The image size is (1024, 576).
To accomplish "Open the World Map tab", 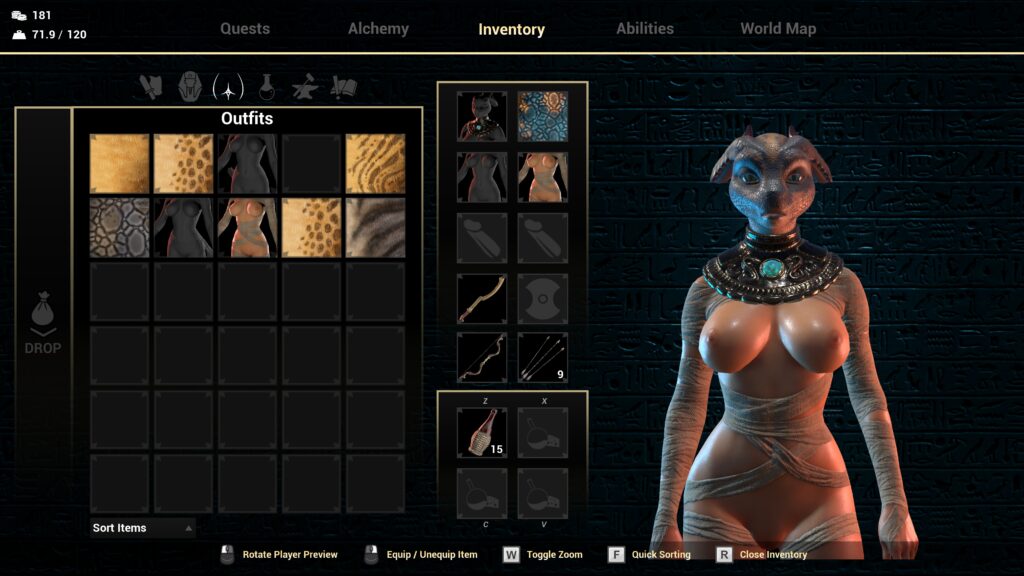I will click(778, 29).
